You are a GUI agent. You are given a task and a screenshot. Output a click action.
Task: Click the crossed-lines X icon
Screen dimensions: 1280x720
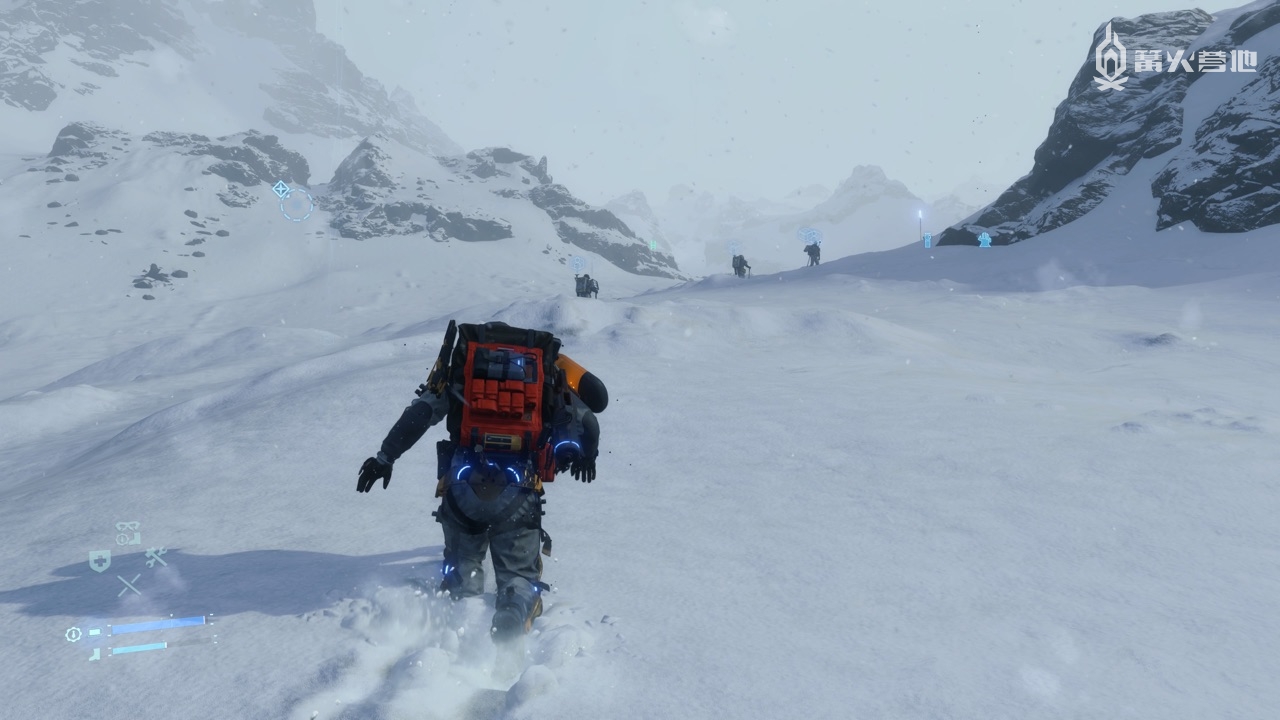pos(129,585)
